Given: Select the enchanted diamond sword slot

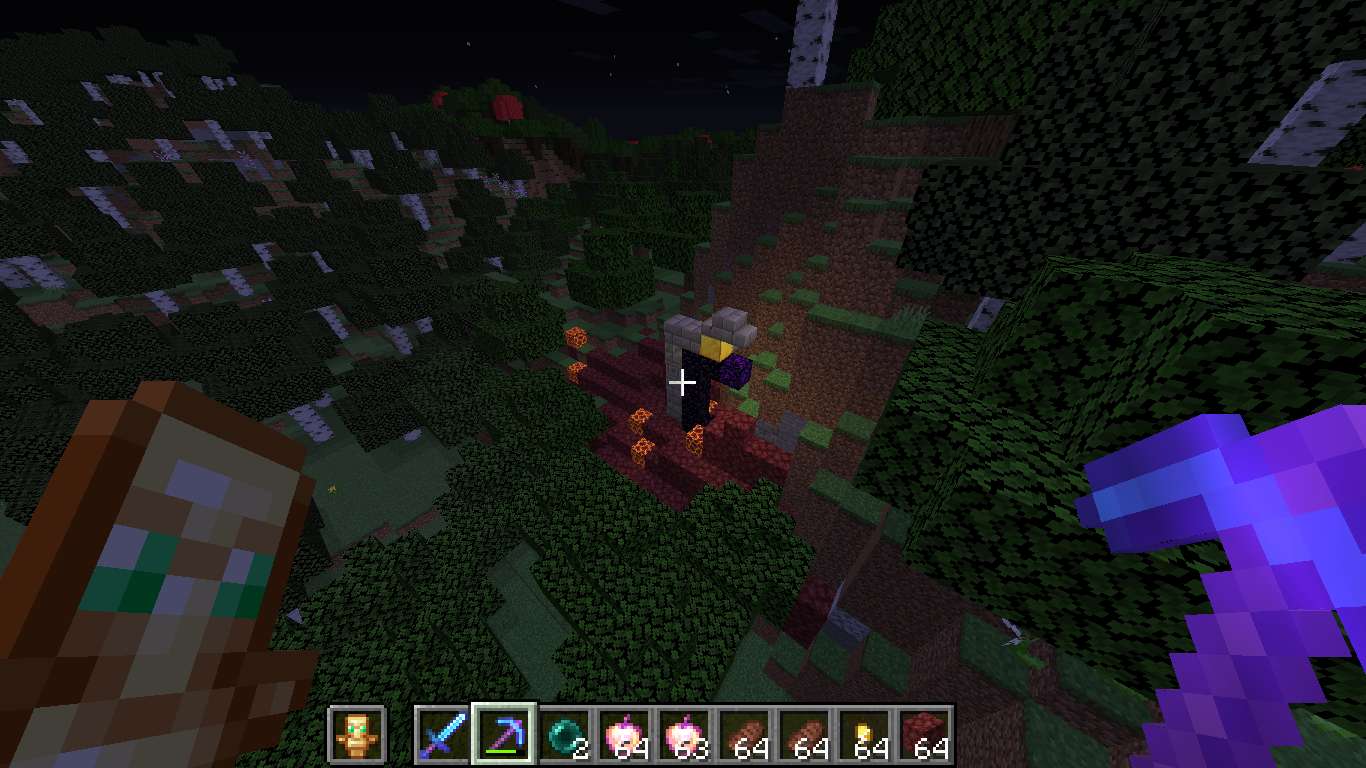Looking at the screenshot, I should 443,736.
